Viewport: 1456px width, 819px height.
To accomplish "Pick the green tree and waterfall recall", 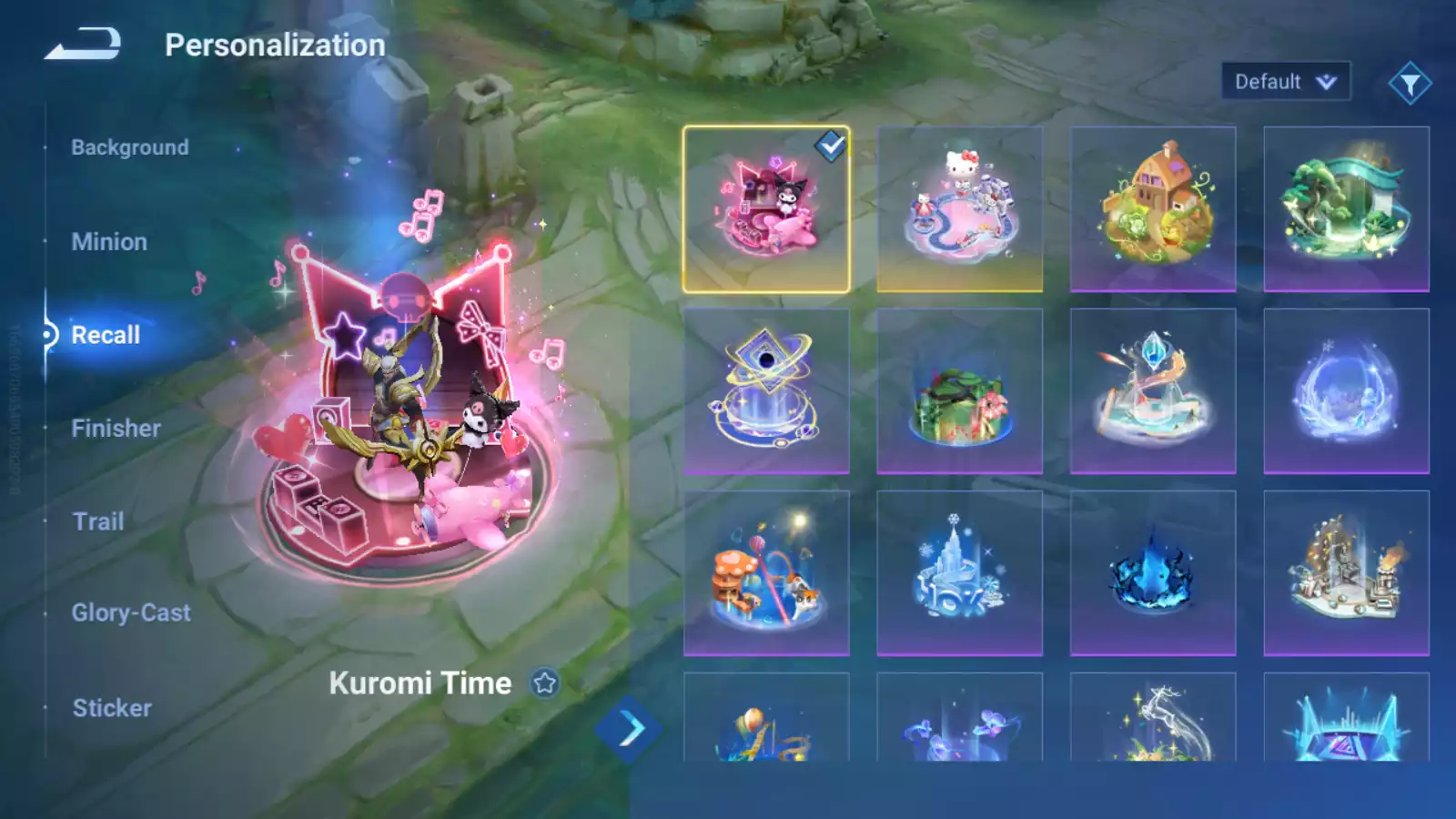I will coord(1346,209).
